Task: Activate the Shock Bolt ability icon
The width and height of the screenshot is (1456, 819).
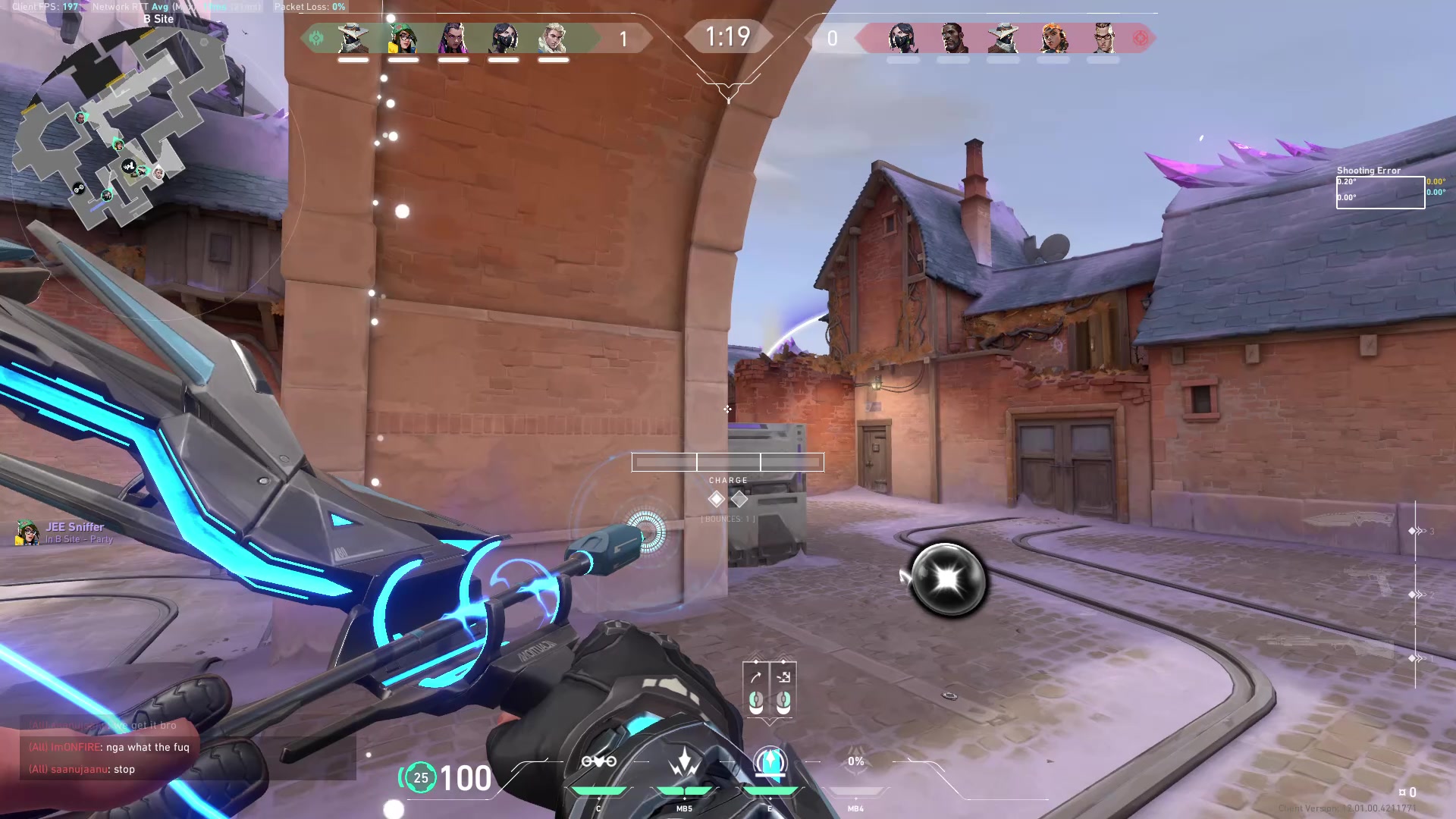Action: click(684, 762)
